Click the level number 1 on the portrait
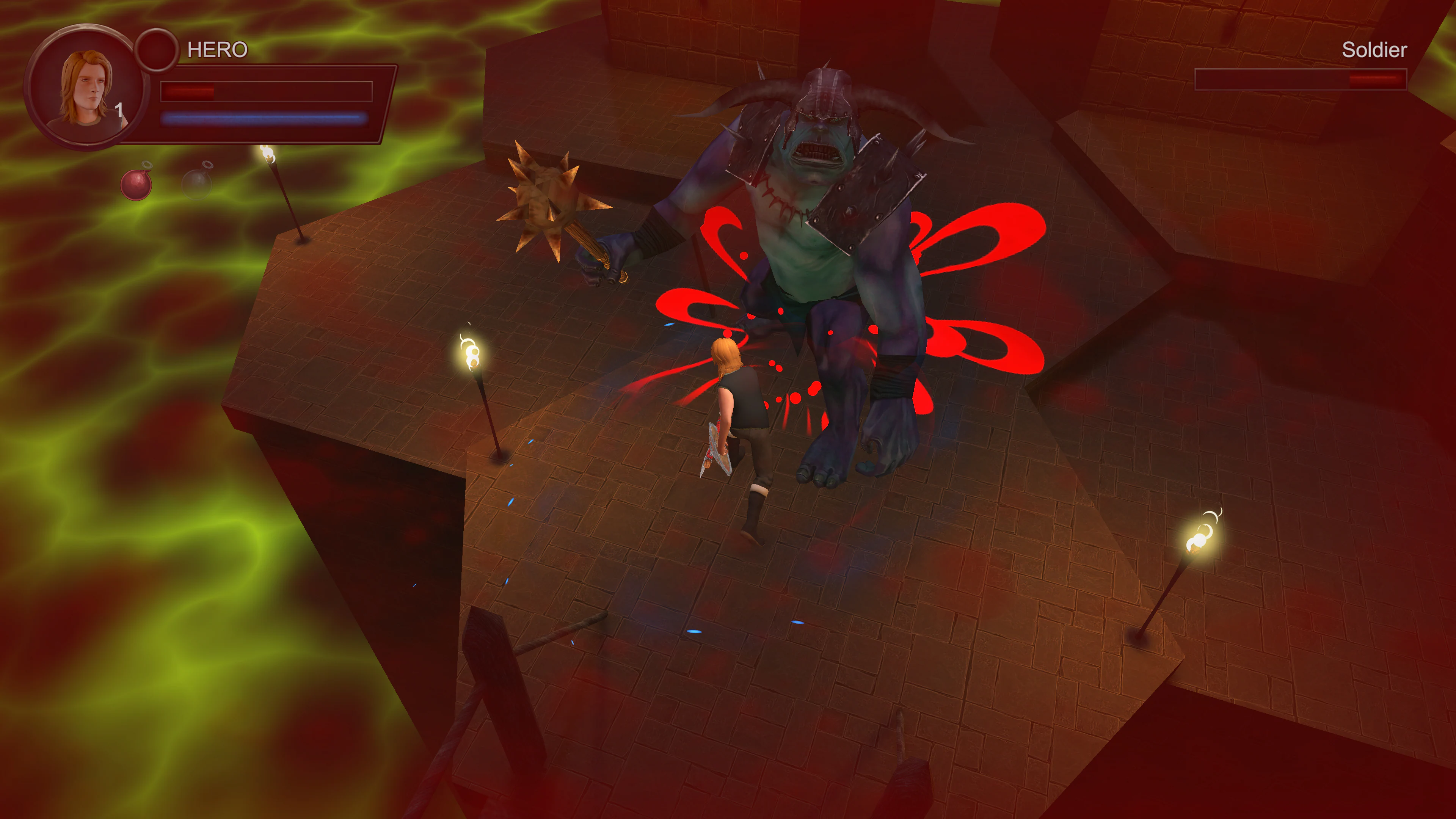This screenshot has height=819, width=1456. (121, 109)
